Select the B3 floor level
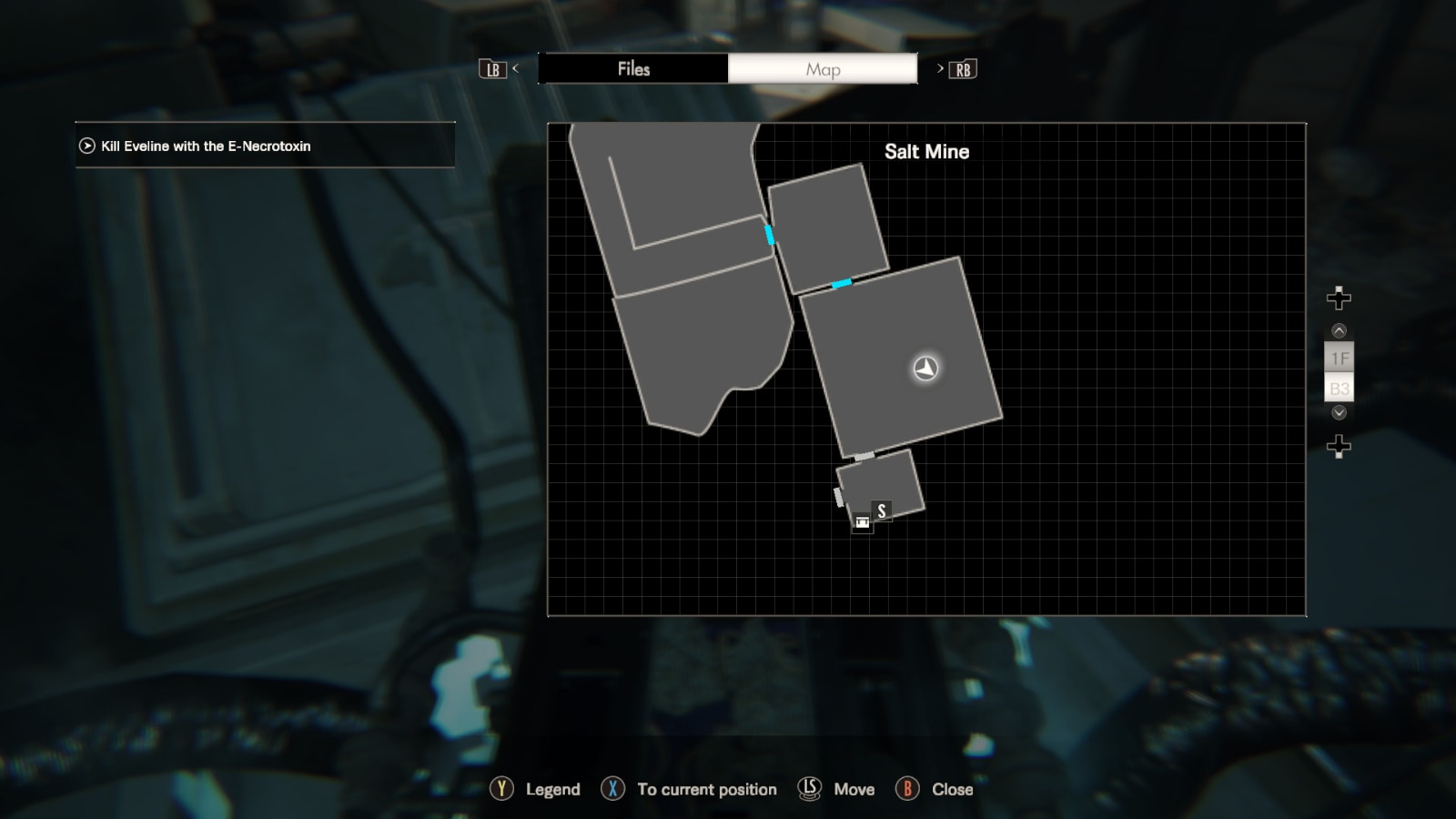The image size is (1456, 819). tap(1339, 388)
